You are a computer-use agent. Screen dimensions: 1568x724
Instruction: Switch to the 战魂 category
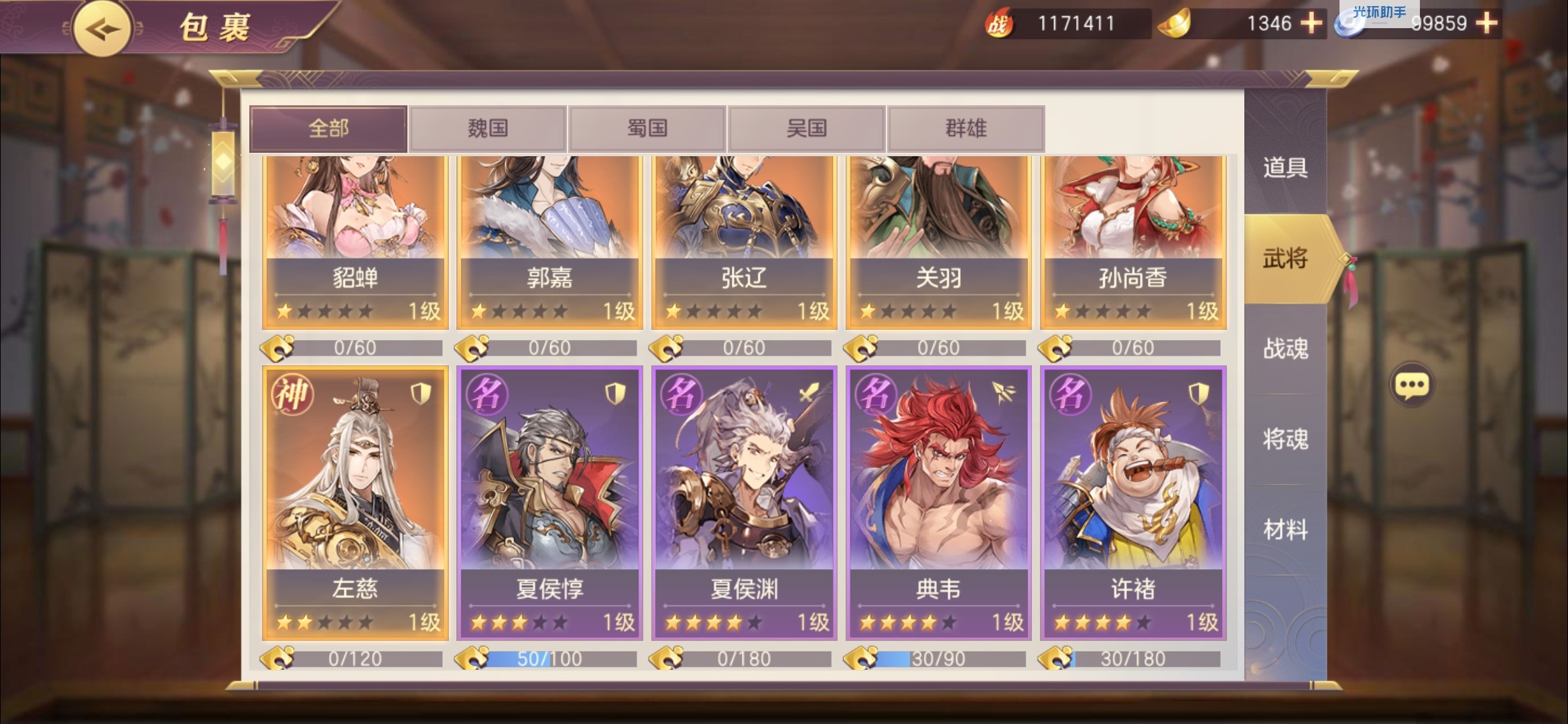(x=1285, y=349)
